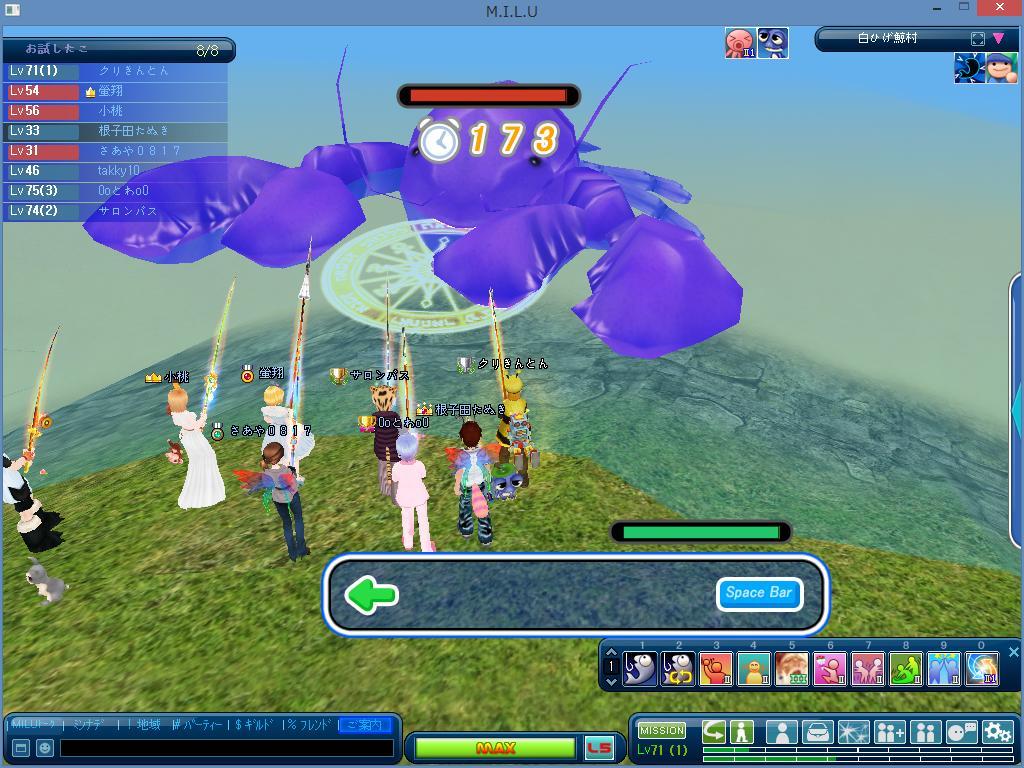Toggle the pink triangle map dropdown
The height and width of the screenshot is (768, 1024).
998,39
